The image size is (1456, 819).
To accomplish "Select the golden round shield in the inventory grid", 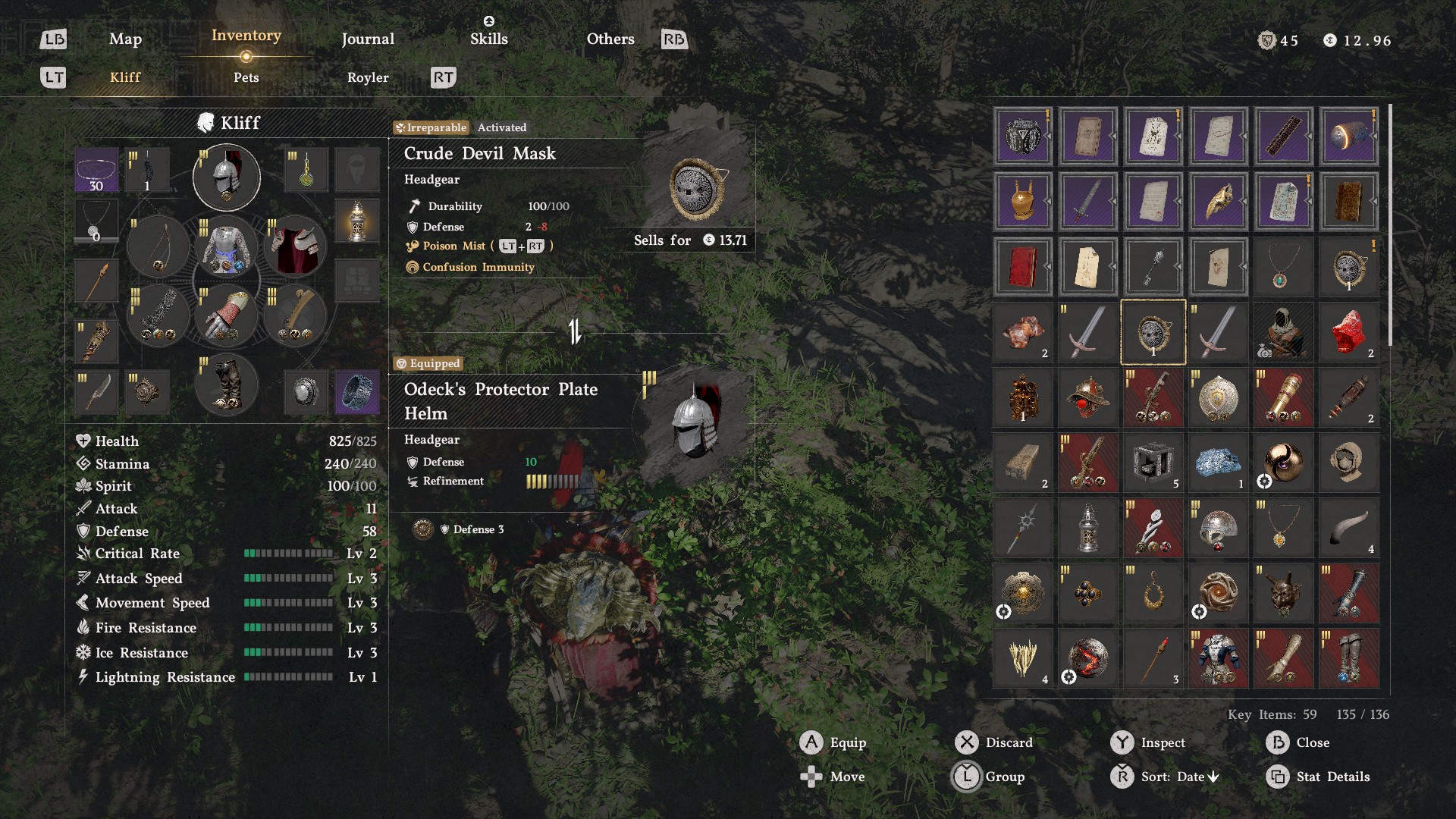I will tap(1218, 397).
